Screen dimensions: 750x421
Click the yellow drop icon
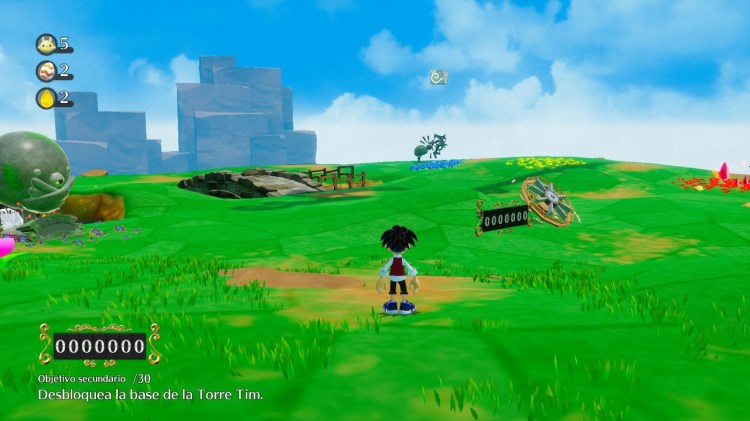click(46, 98)
